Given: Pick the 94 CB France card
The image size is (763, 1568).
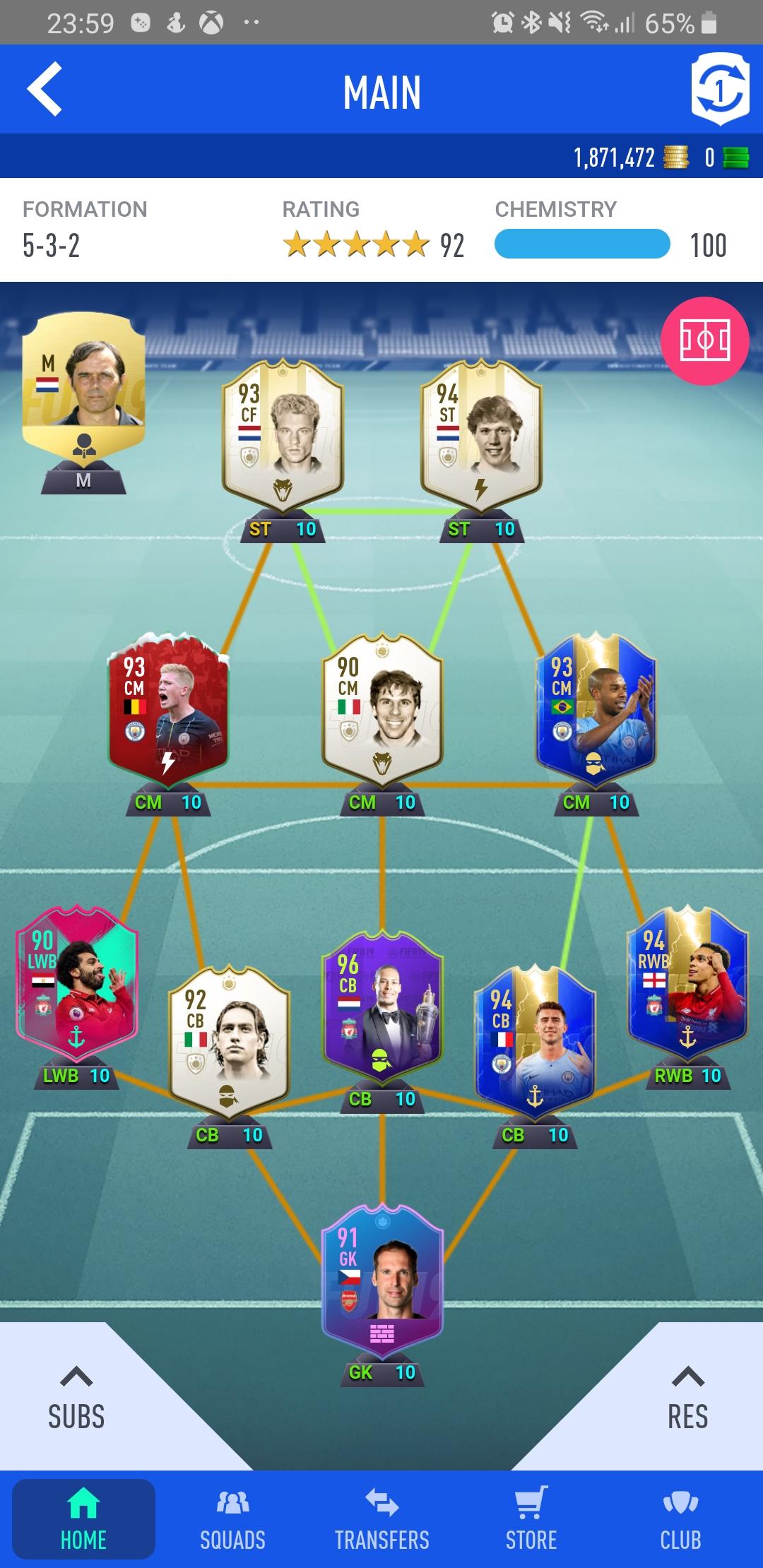Looking at the screenshot, I should (x=535, y=1043).
